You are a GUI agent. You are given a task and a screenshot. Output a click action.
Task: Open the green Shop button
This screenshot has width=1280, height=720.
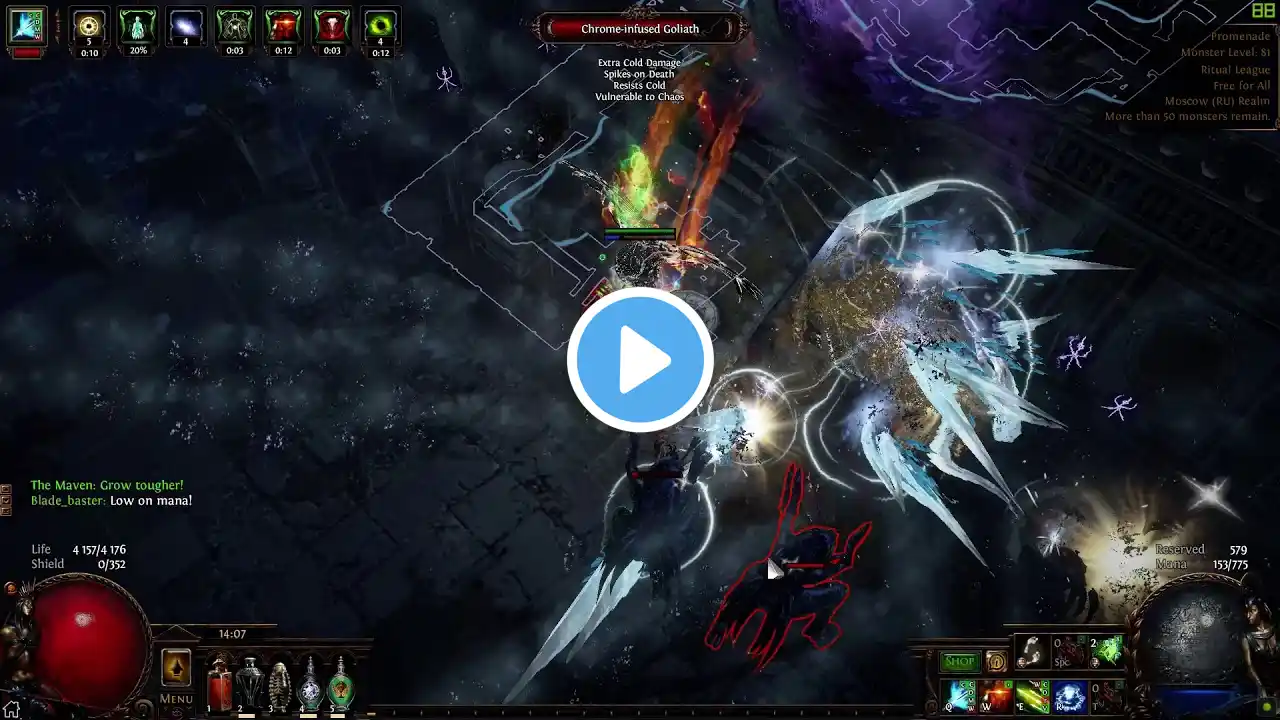tap(959, 661)
